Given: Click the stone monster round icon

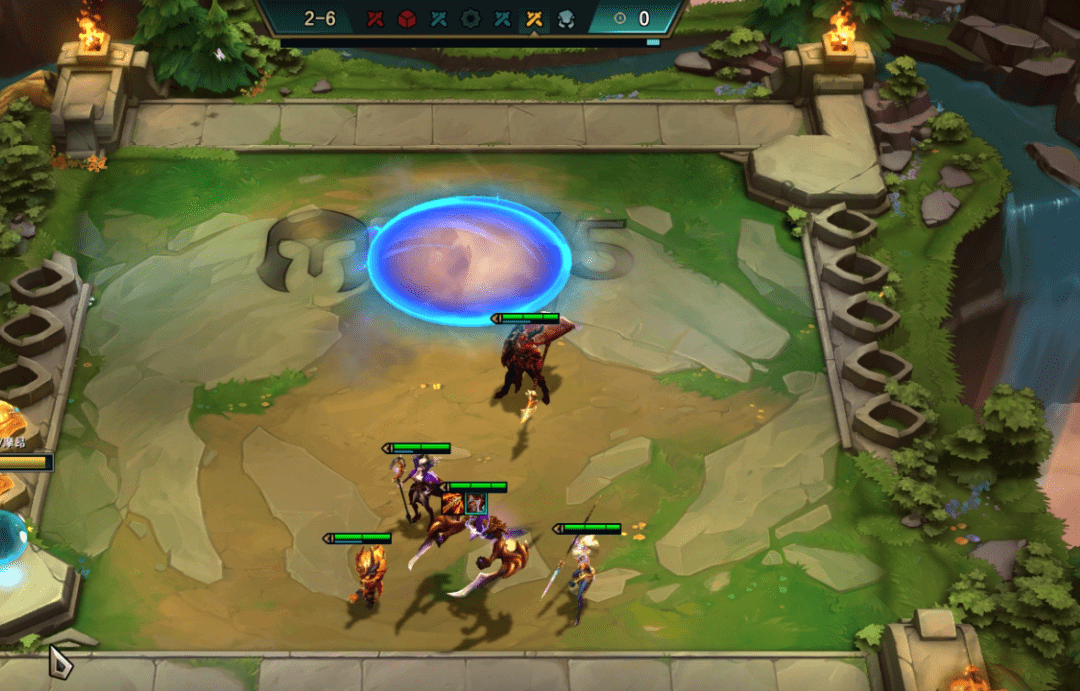Looking at the screenshot, I should pos(565,19).
